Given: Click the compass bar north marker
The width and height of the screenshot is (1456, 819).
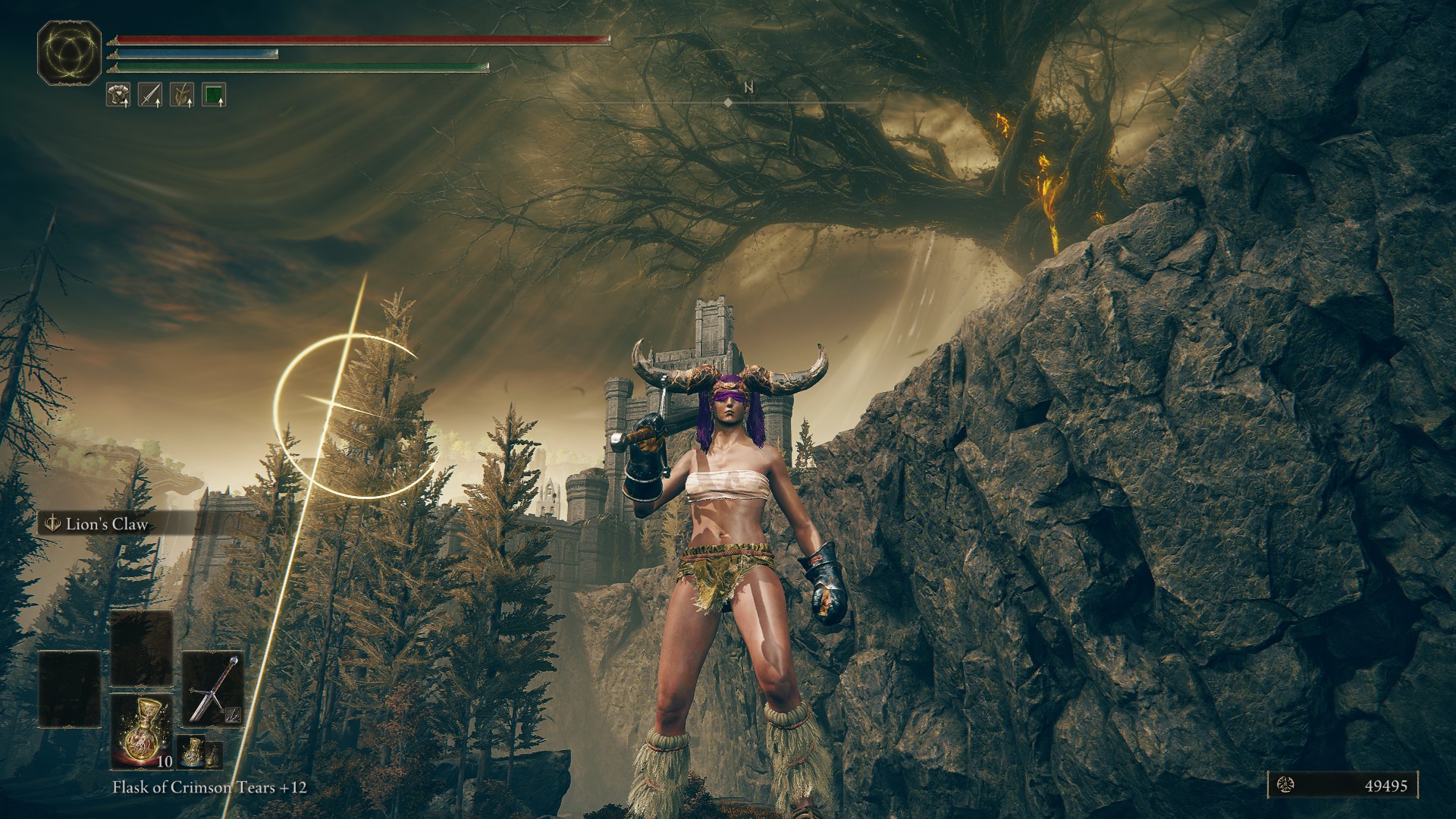Looking at the screenshot, I should point(748,88).
